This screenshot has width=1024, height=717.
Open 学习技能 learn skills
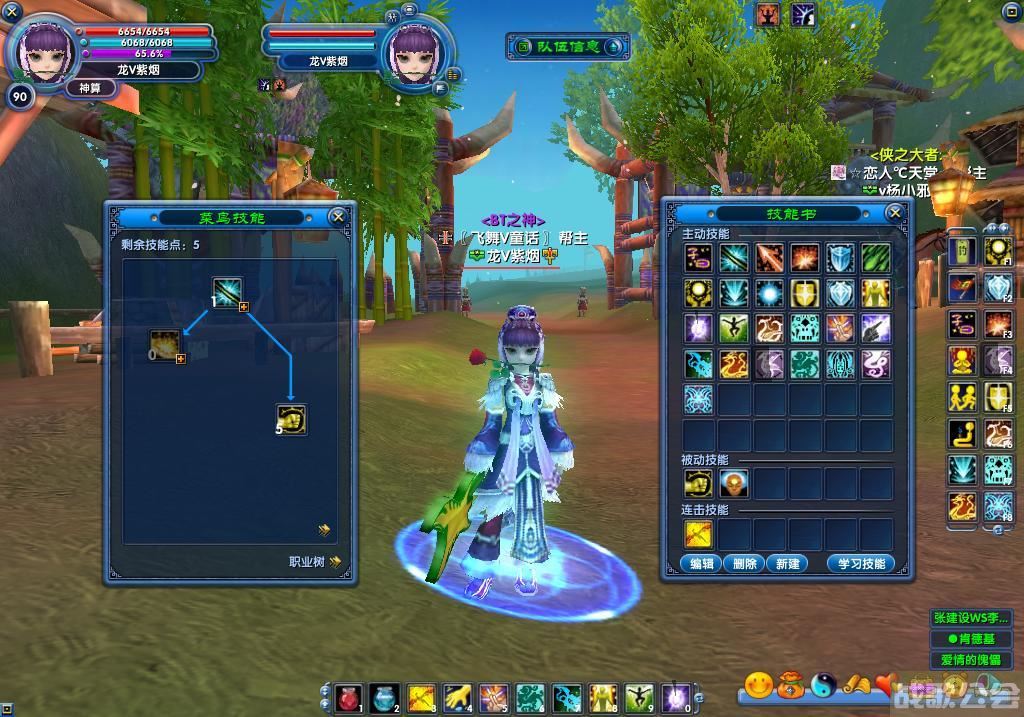pyautogui.click(x=859, y=563)
